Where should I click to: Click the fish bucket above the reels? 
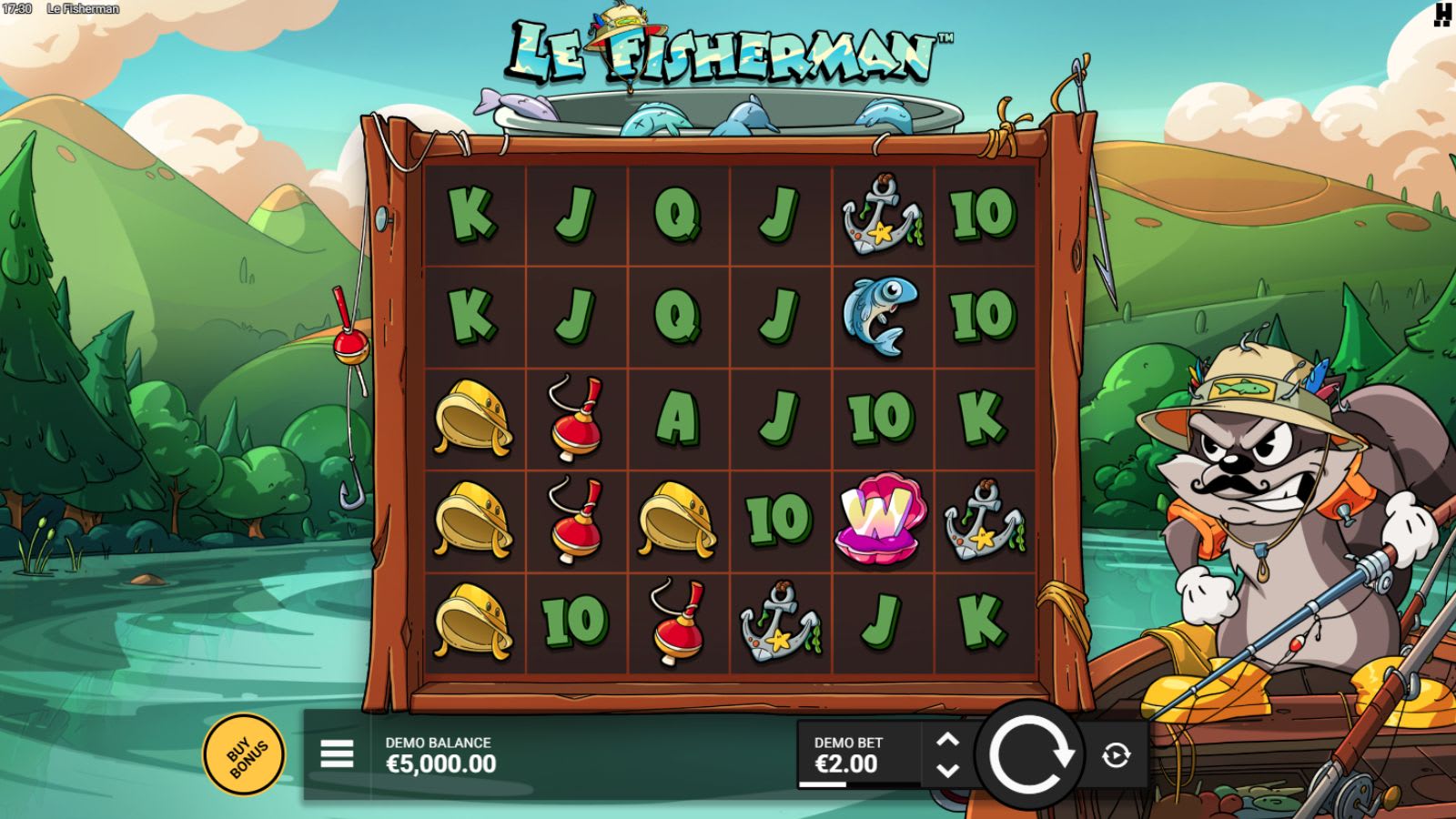click(719, 109)
